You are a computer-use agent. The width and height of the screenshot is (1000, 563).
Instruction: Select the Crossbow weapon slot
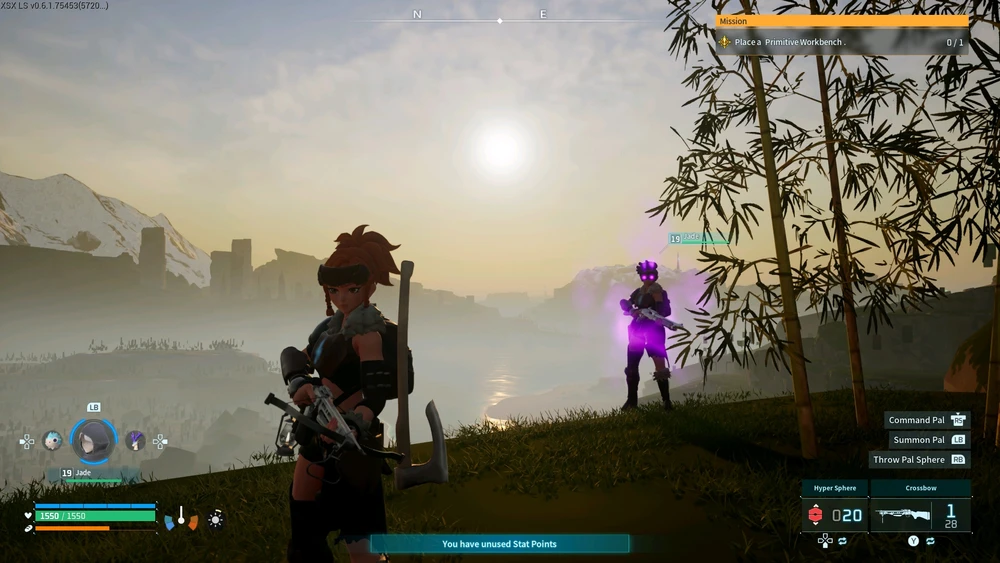(x=920, y=514)
